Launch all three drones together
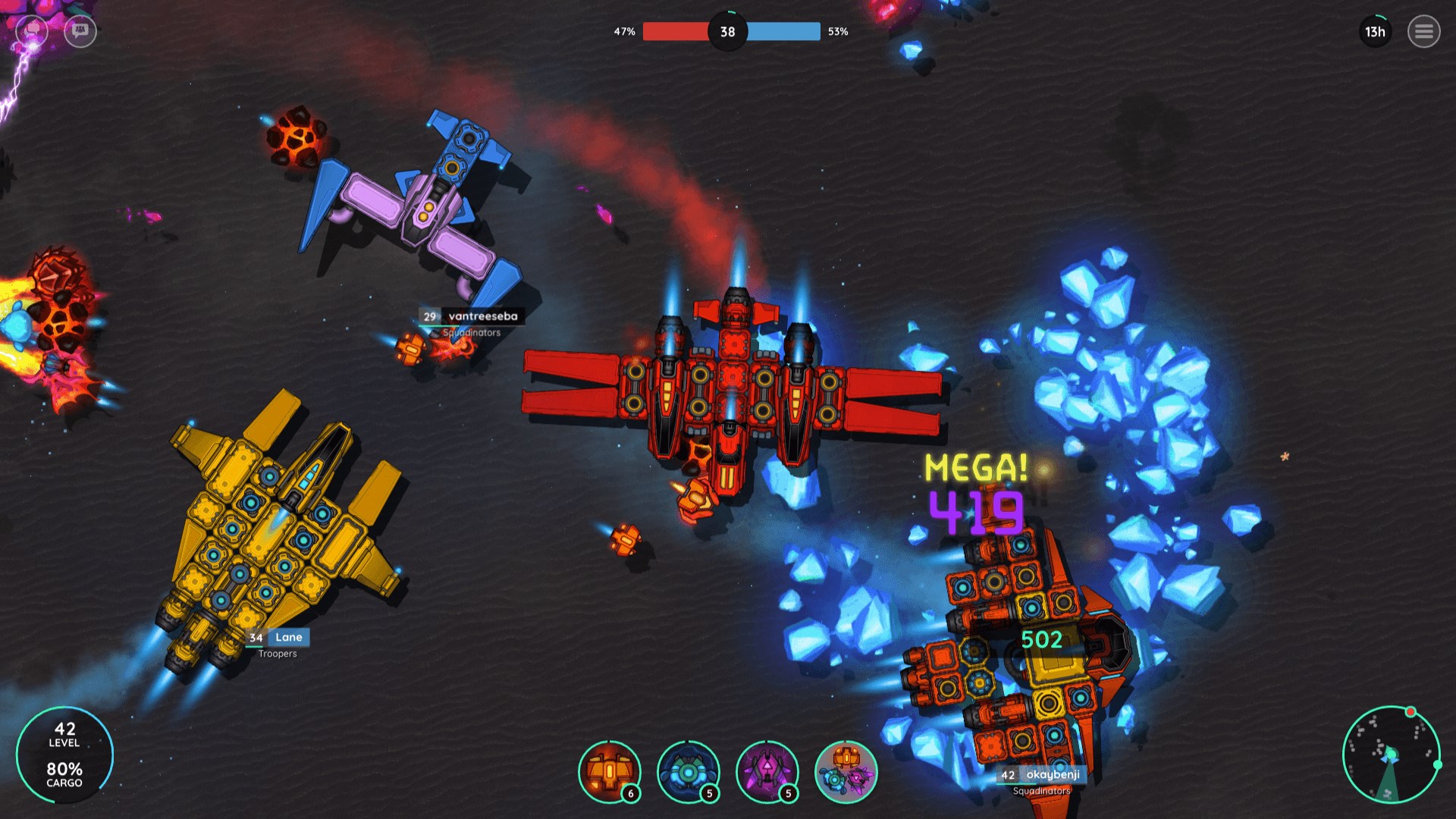This screenshot has width=1456, height=819. 846,772
